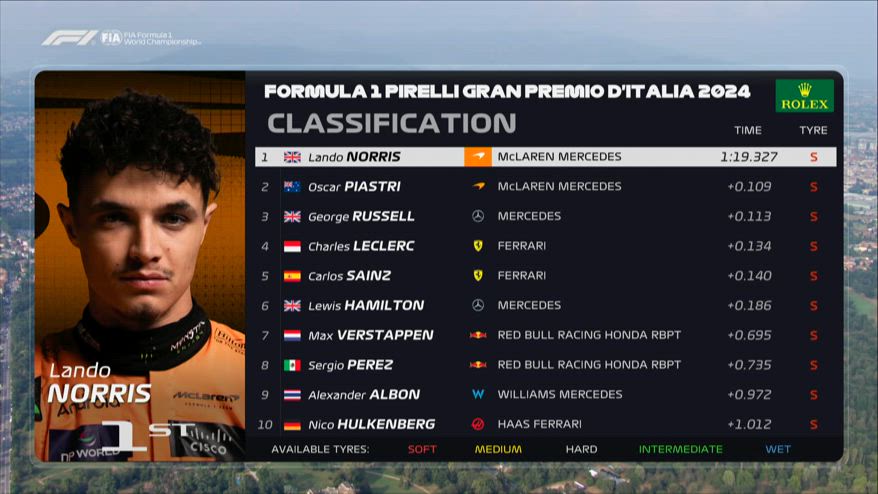Choose the Oscar Piastri row

coord(545,187)
